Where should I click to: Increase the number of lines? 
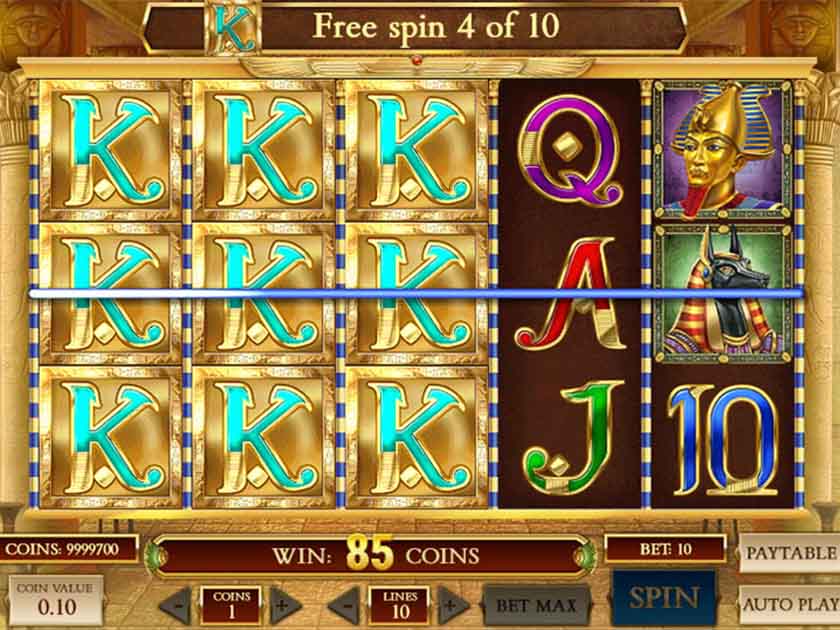453,605
